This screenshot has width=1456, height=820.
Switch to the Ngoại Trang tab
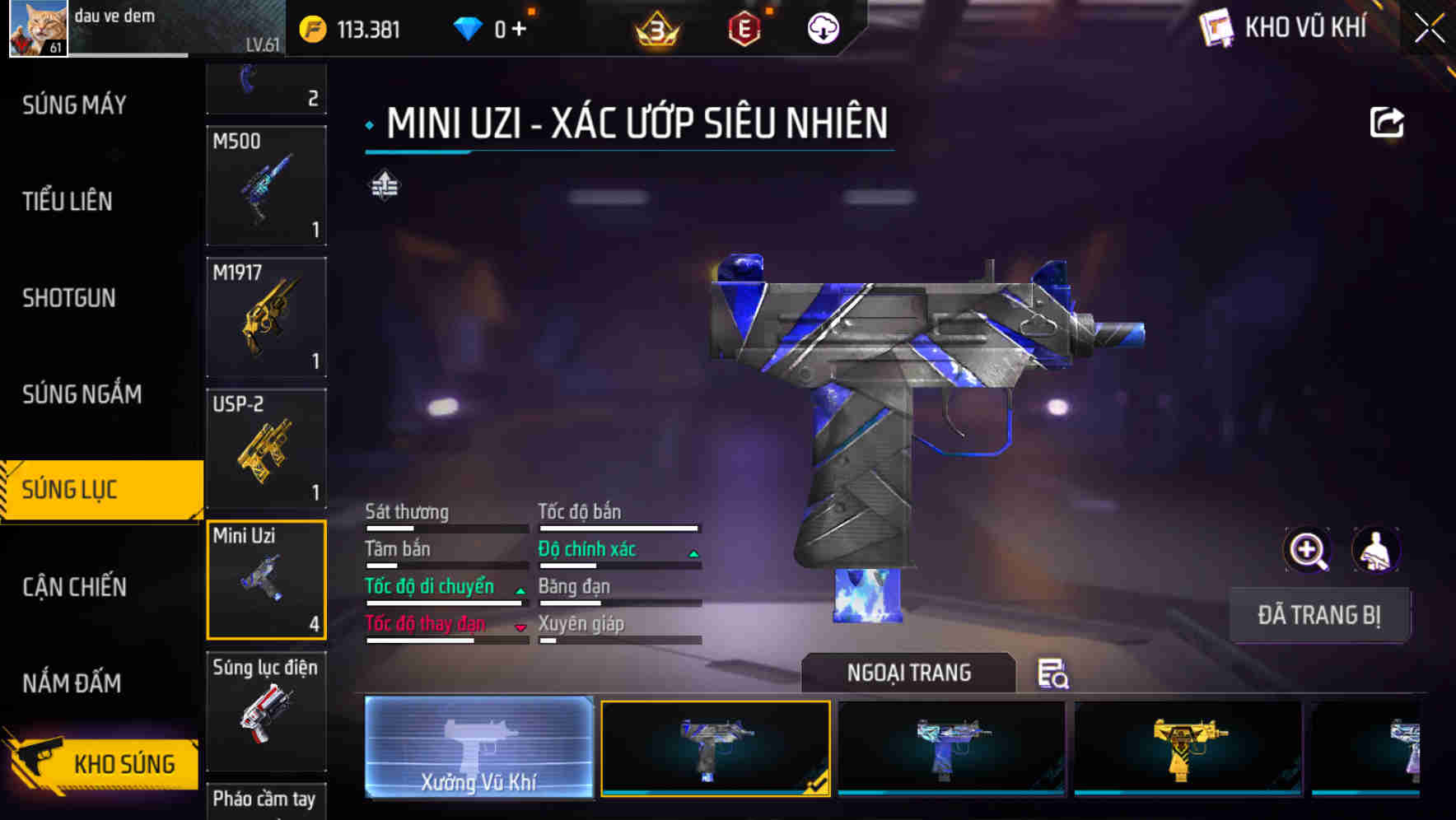(908, 673)
